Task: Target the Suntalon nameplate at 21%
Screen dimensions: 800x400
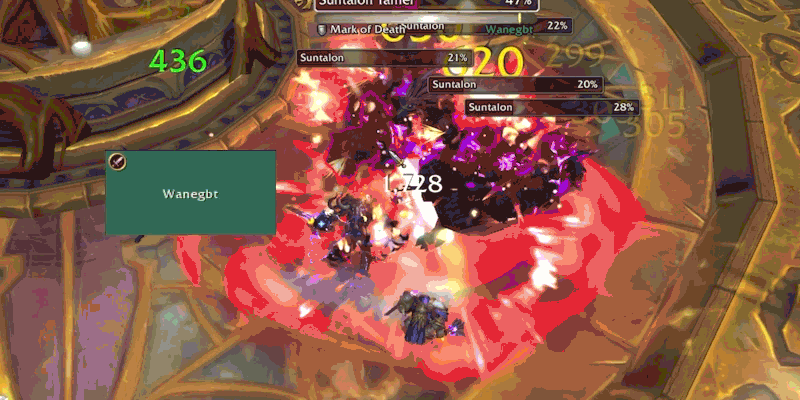Action: click(385, 58)
